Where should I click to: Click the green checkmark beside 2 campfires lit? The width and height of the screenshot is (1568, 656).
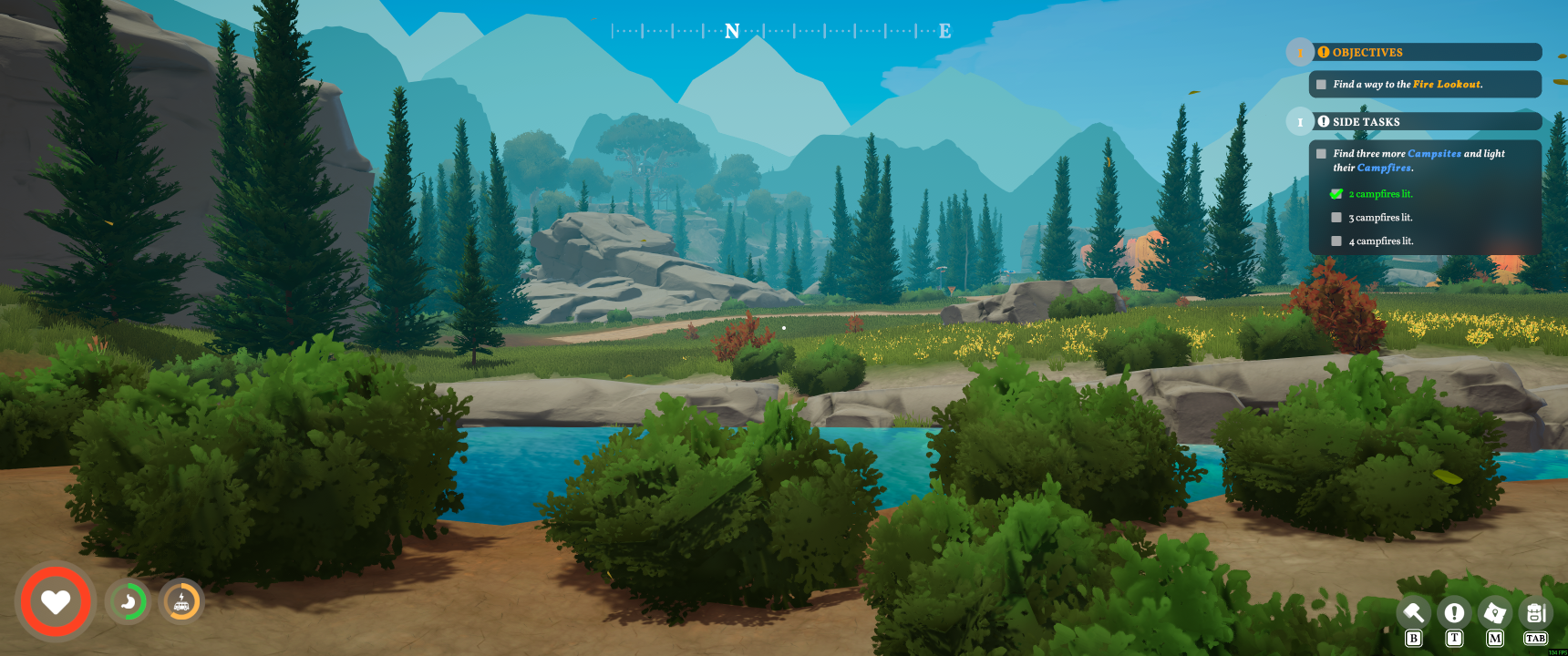[x=1336, y=193]
